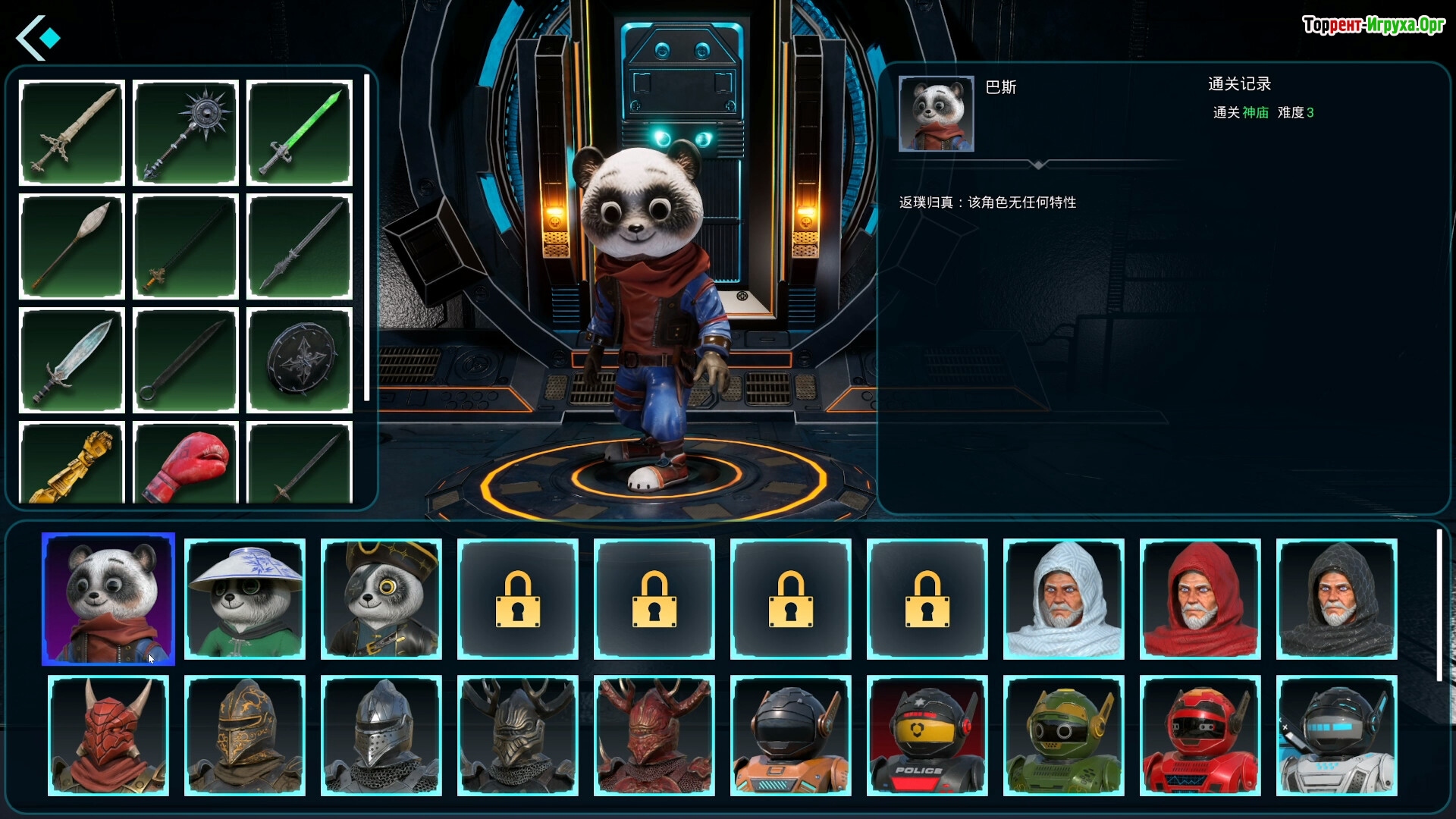1456x819 pixels.
Task: Click the Торрент-Игруха.Орг watermark link
Action: tap(1373, 25)
